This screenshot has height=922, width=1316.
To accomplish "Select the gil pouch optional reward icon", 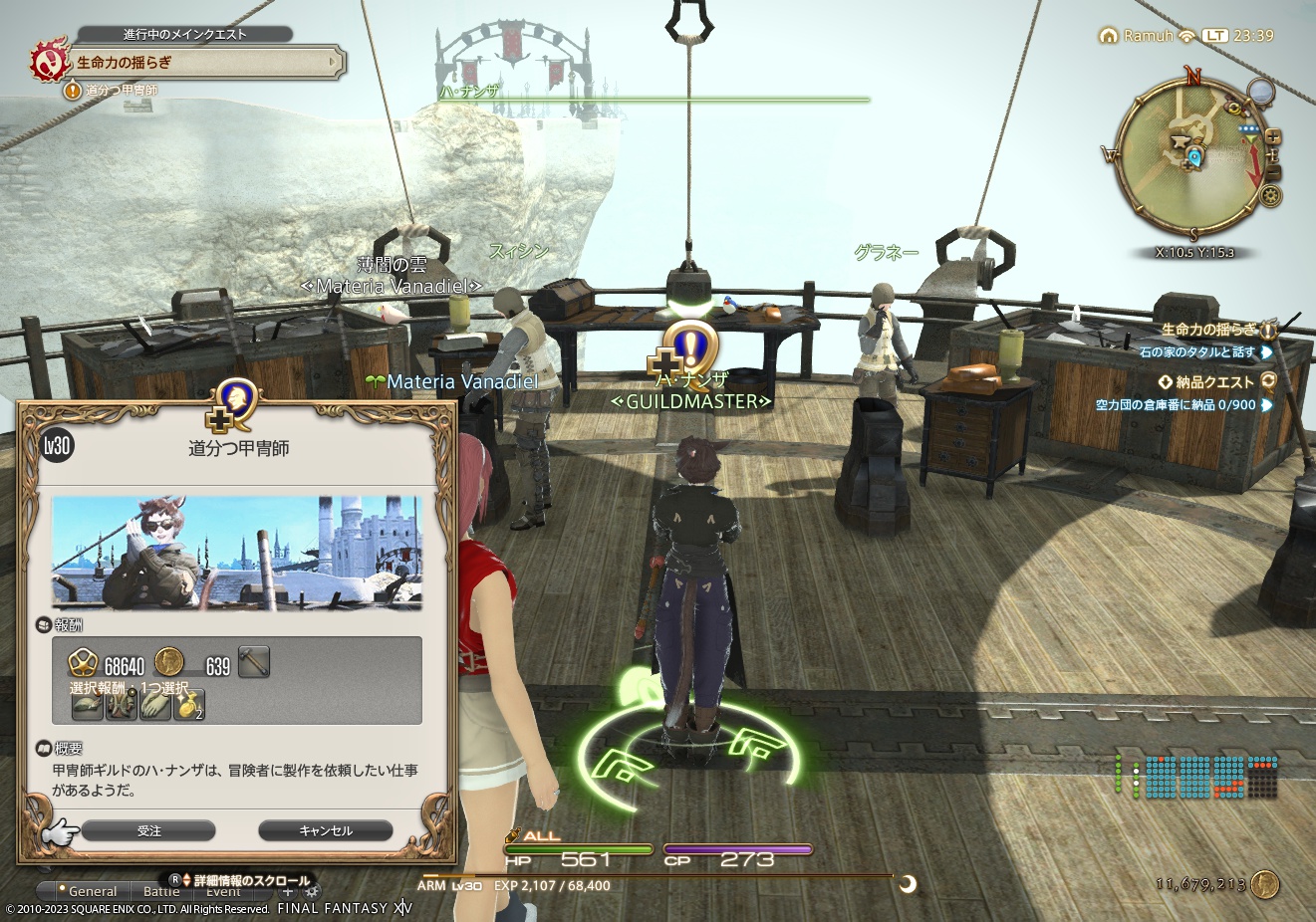I will 189,705.
